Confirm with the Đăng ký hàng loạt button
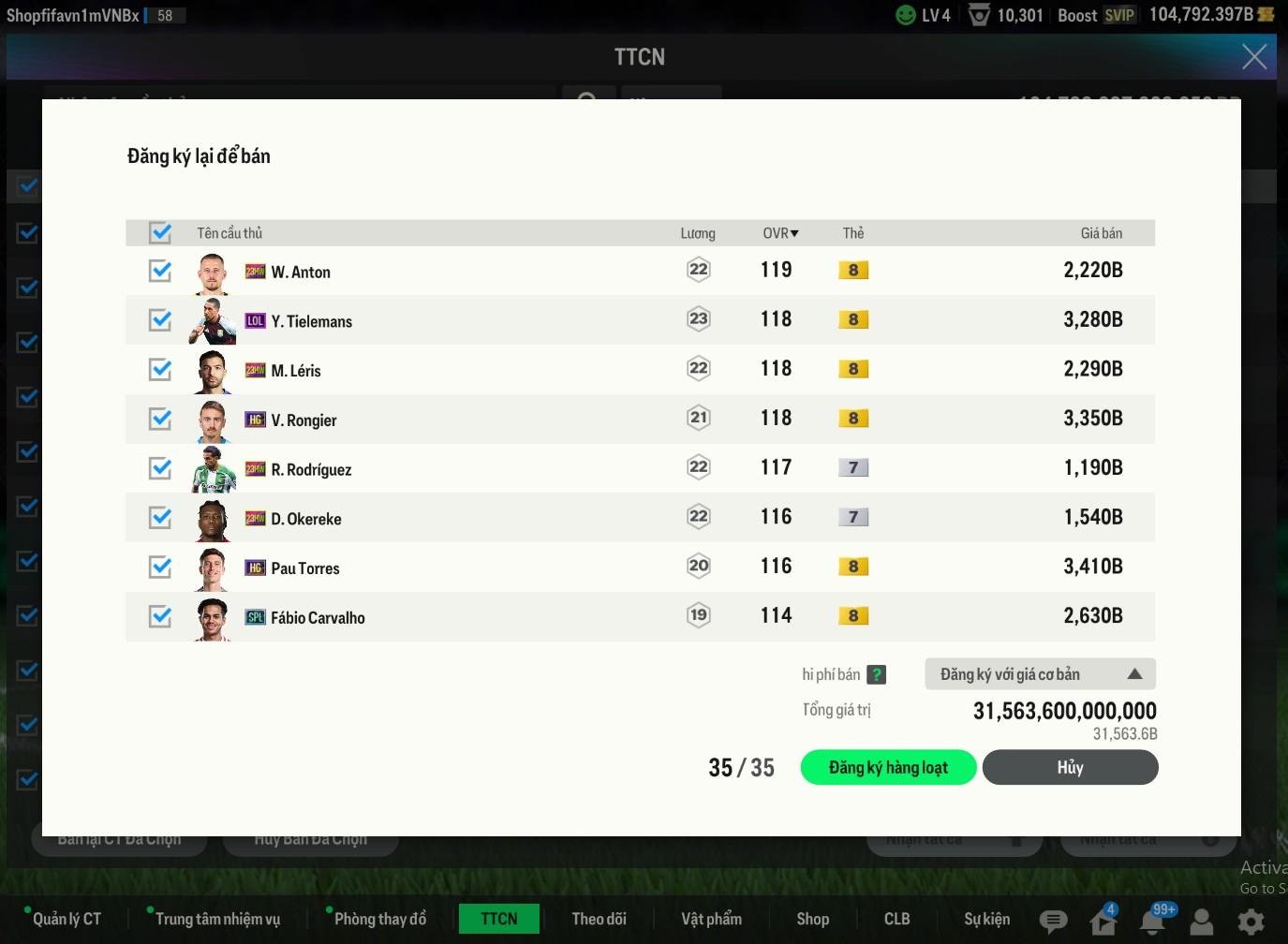 click(888, 768)
